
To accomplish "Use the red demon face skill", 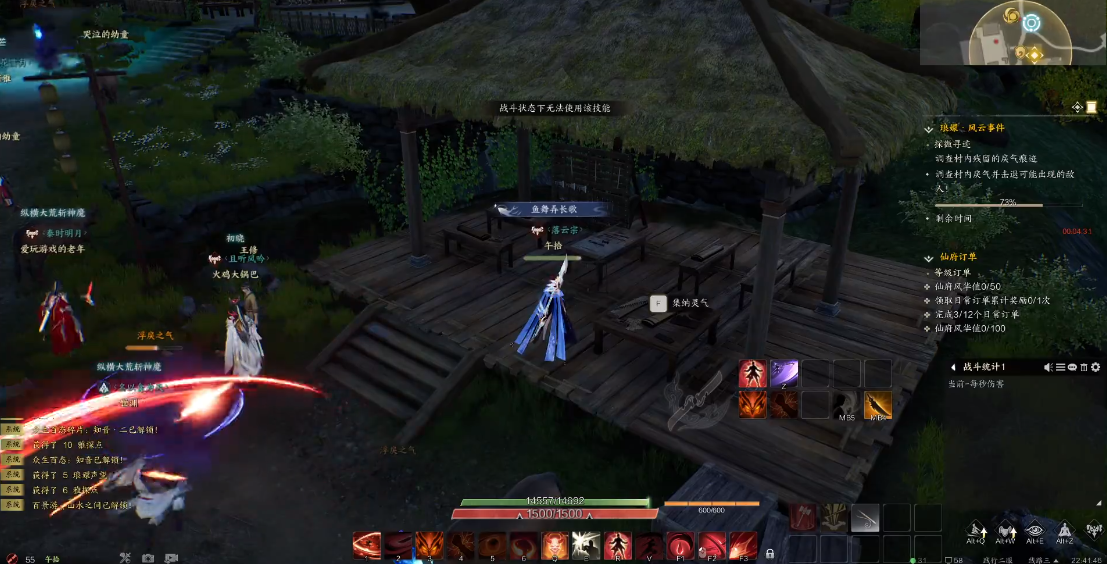I will (555, 545).
